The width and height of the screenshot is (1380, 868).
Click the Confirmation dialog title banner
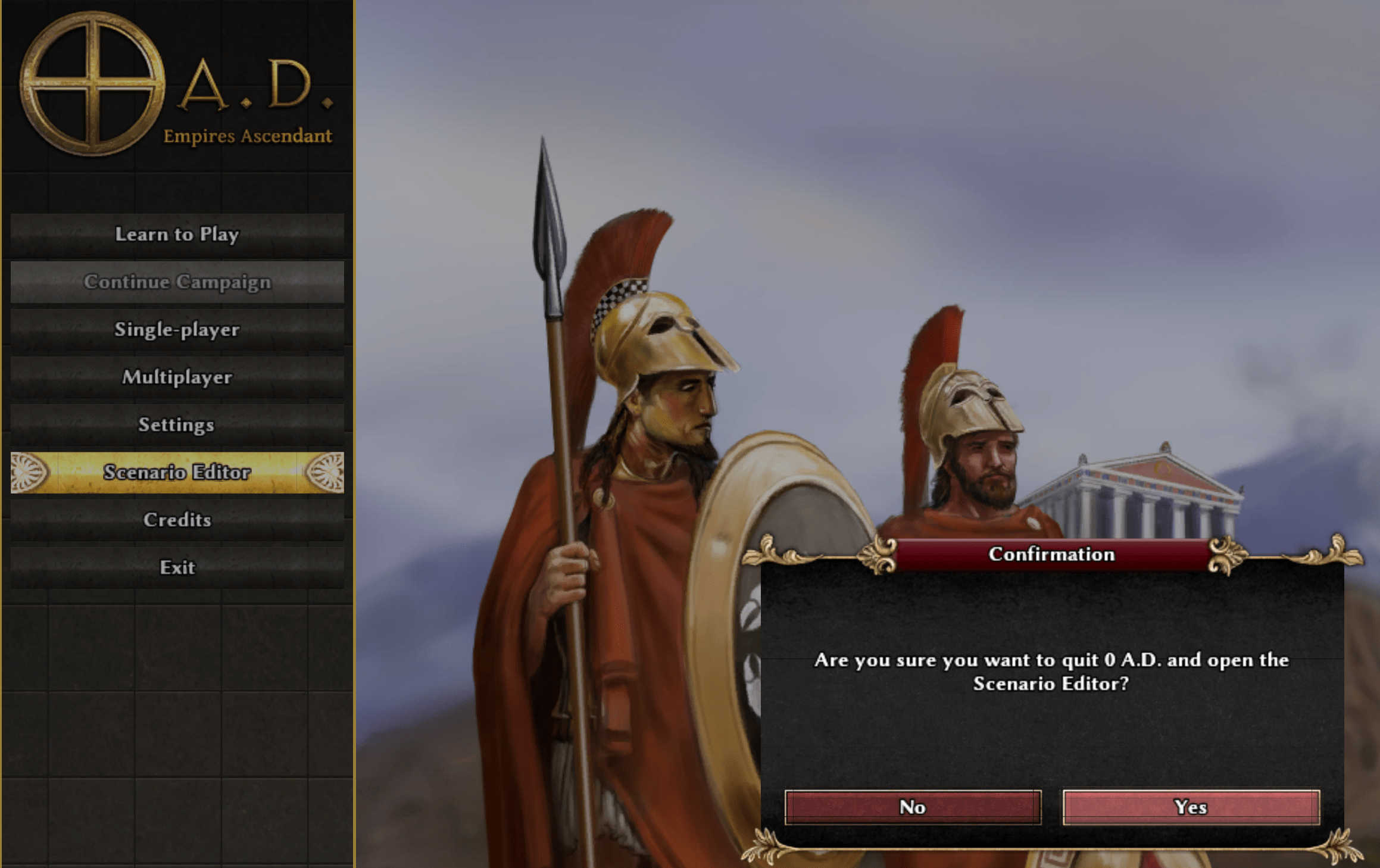[1051, 553]
